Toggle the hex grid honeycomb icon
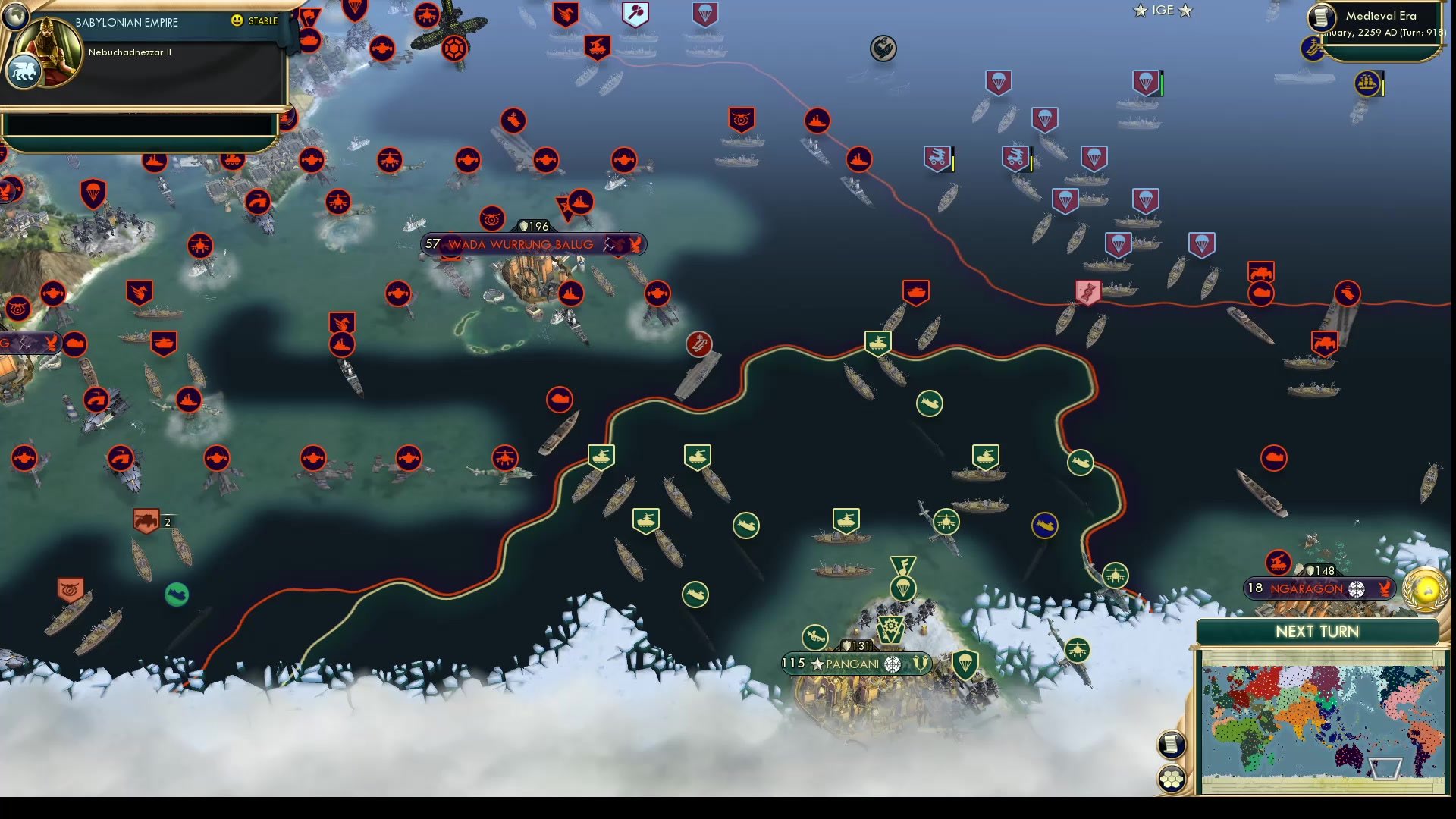The height and width of the screenshot is (819, 1456). 1172,776
